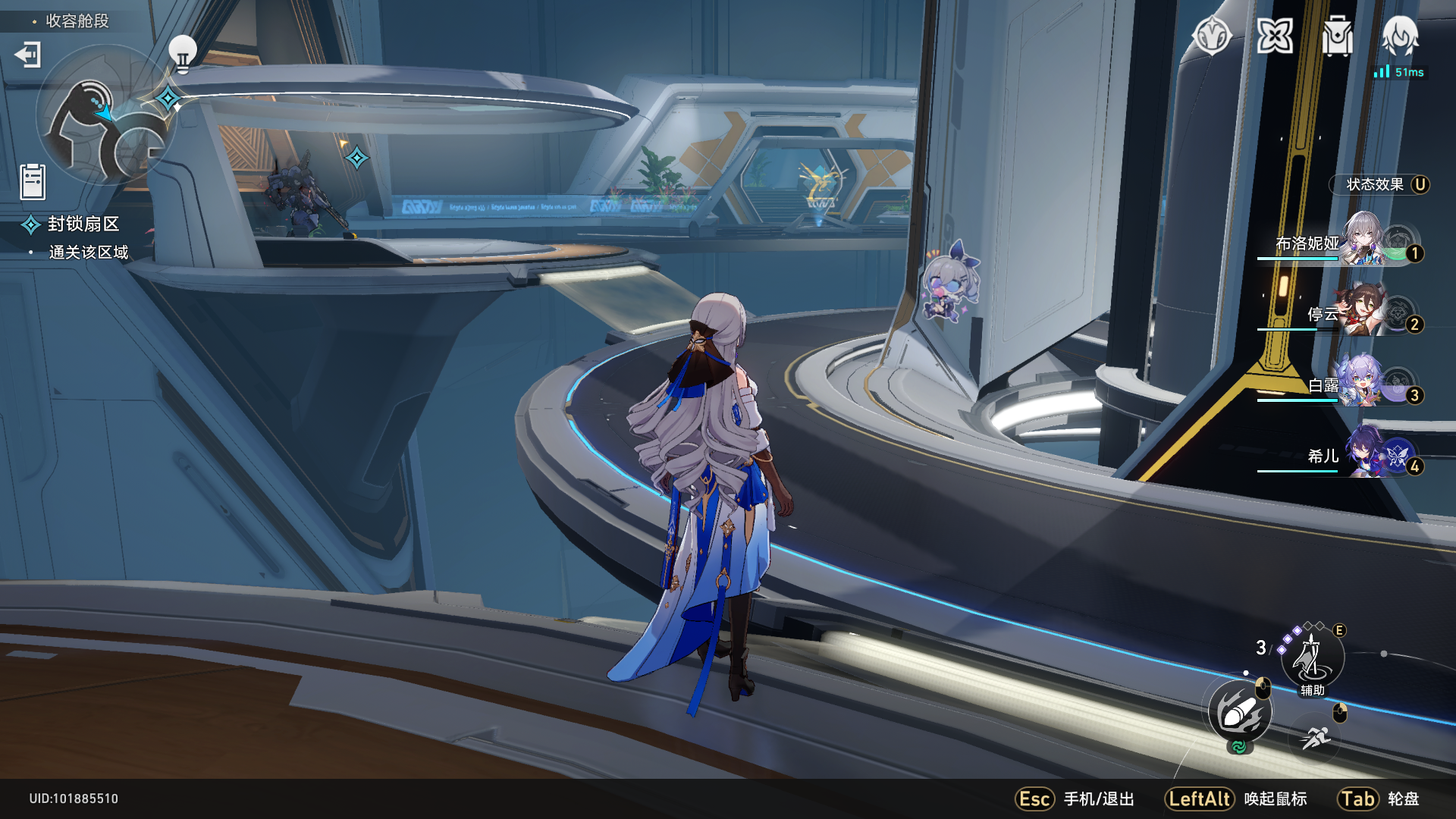Open the top-bar icon left of the flower

(x=1212, y=36)
